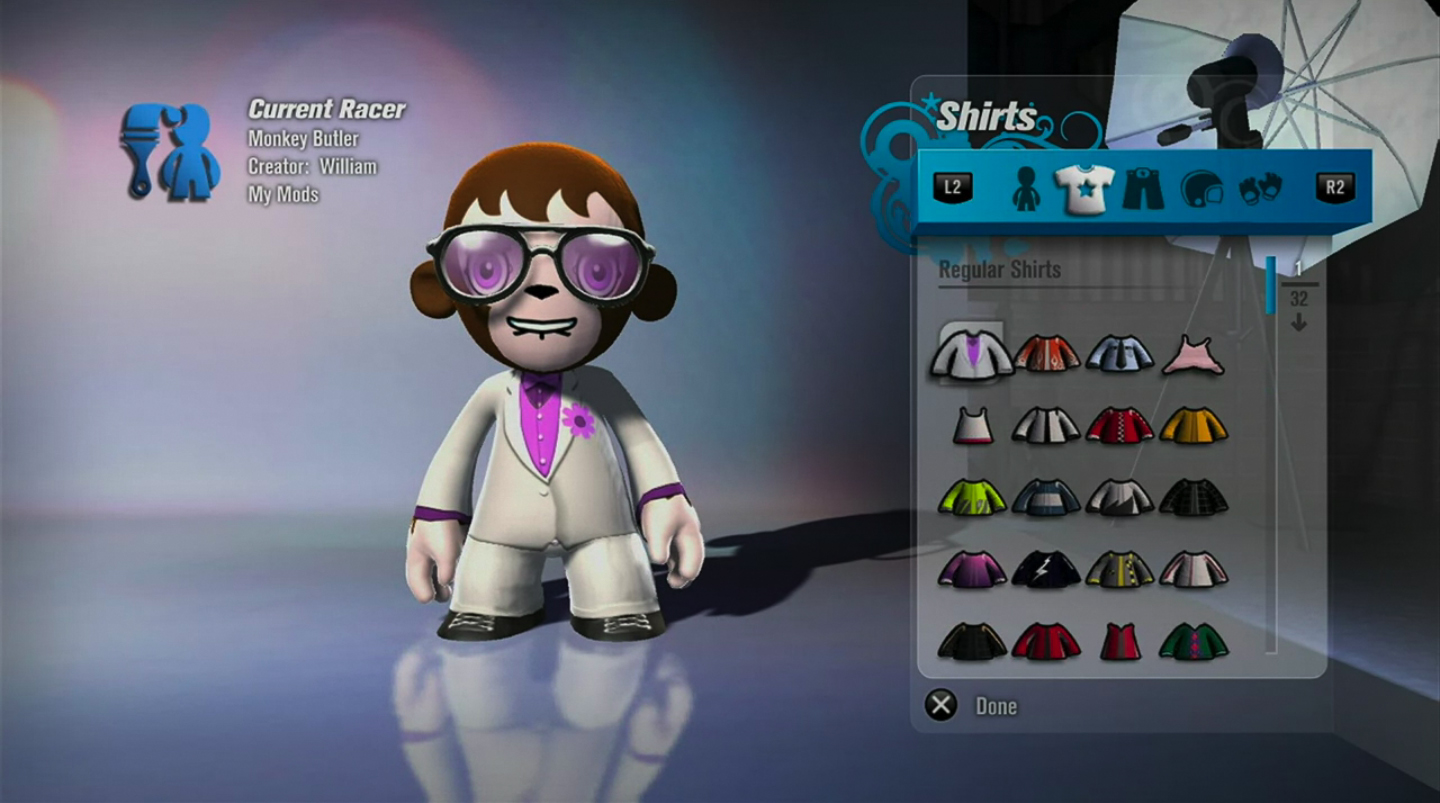Select the neon green long-sleeve shirt
This screenshot has height=803, width=1440.
971,497
